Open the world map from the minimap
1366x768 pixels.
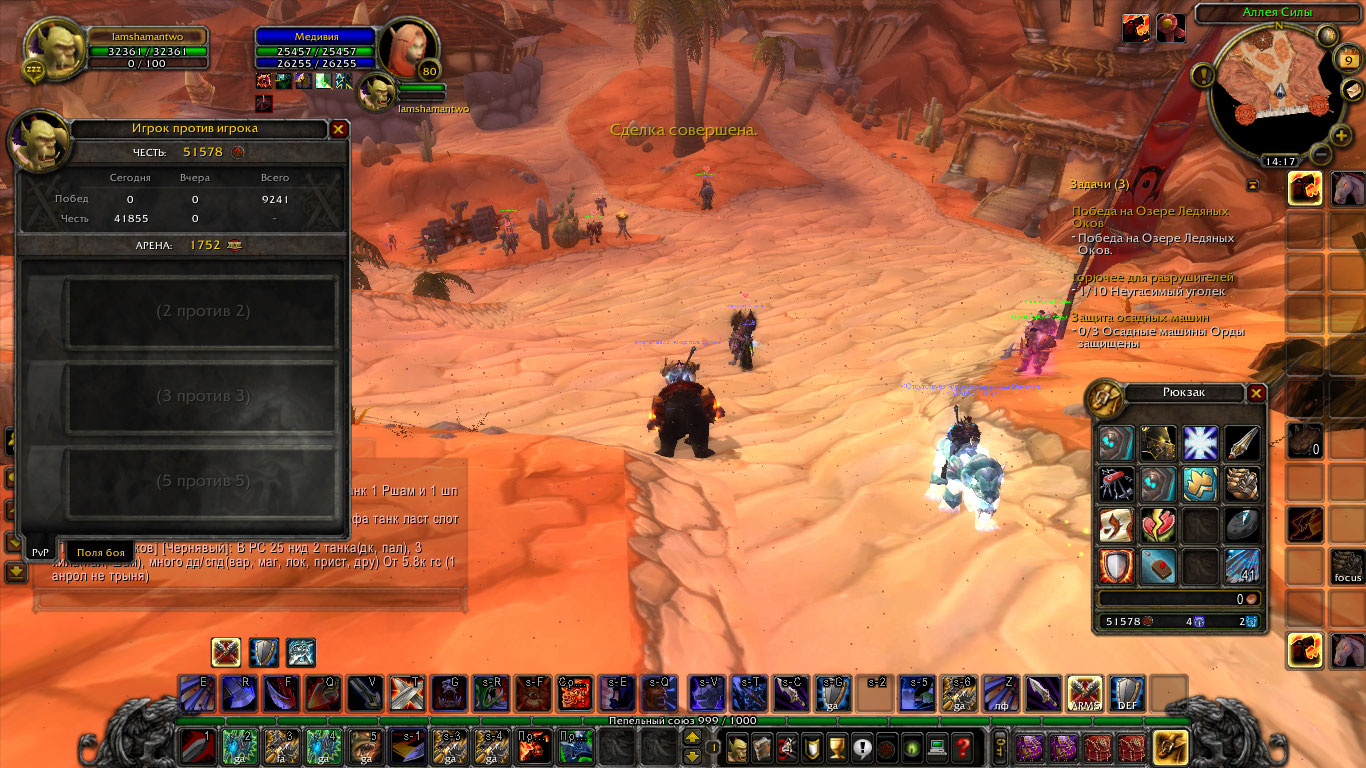coord(1328,36)
